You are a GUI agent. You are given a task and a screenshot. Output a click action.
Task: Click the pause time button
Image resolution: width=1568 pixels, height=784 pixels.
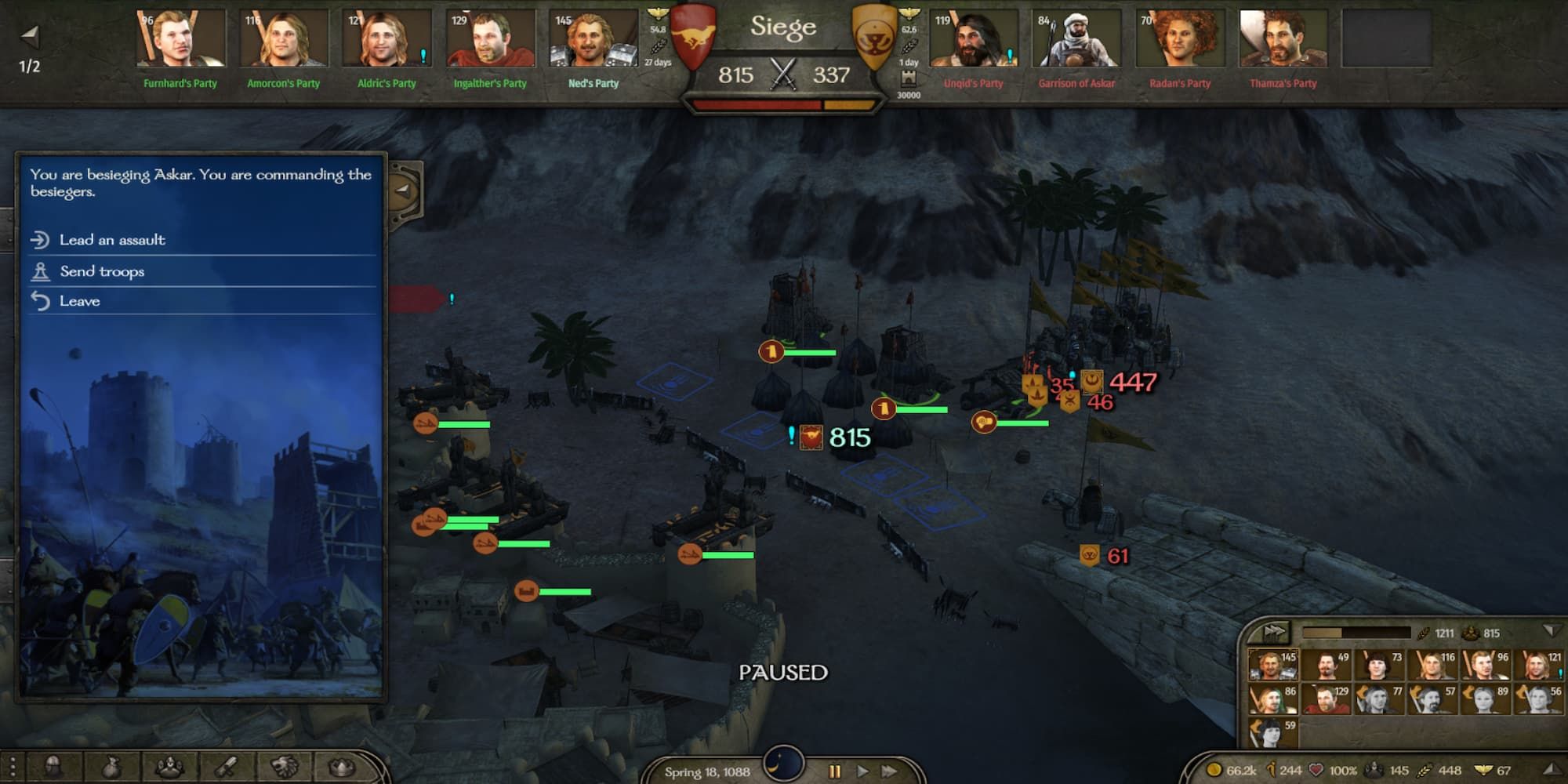pos(834,771)
